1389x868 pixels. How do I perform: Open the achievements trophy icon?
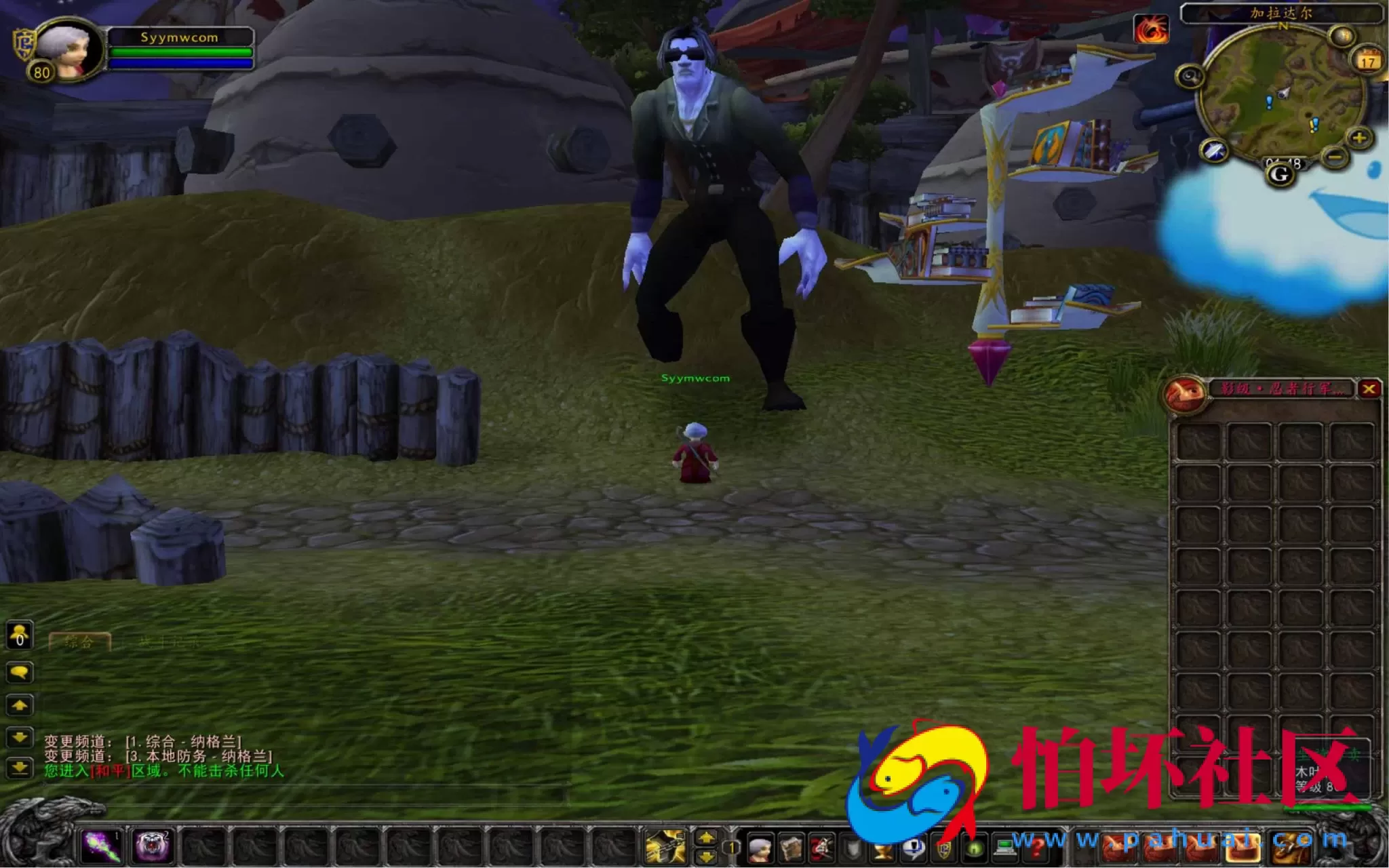884,848
